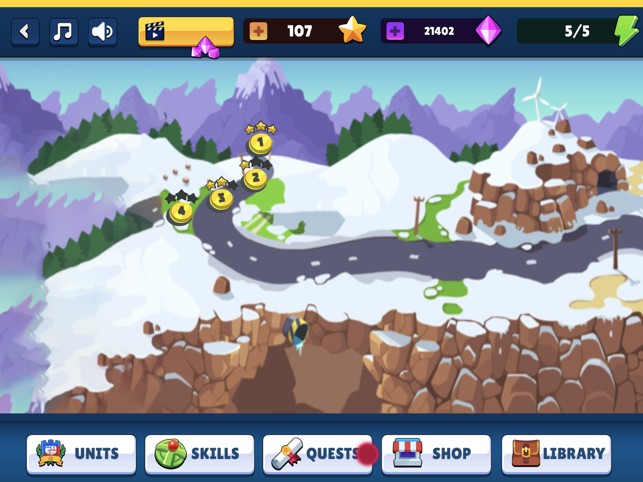Open the Quests menu
The height and width of the screenshot is (482, 643).
(317, 453)
